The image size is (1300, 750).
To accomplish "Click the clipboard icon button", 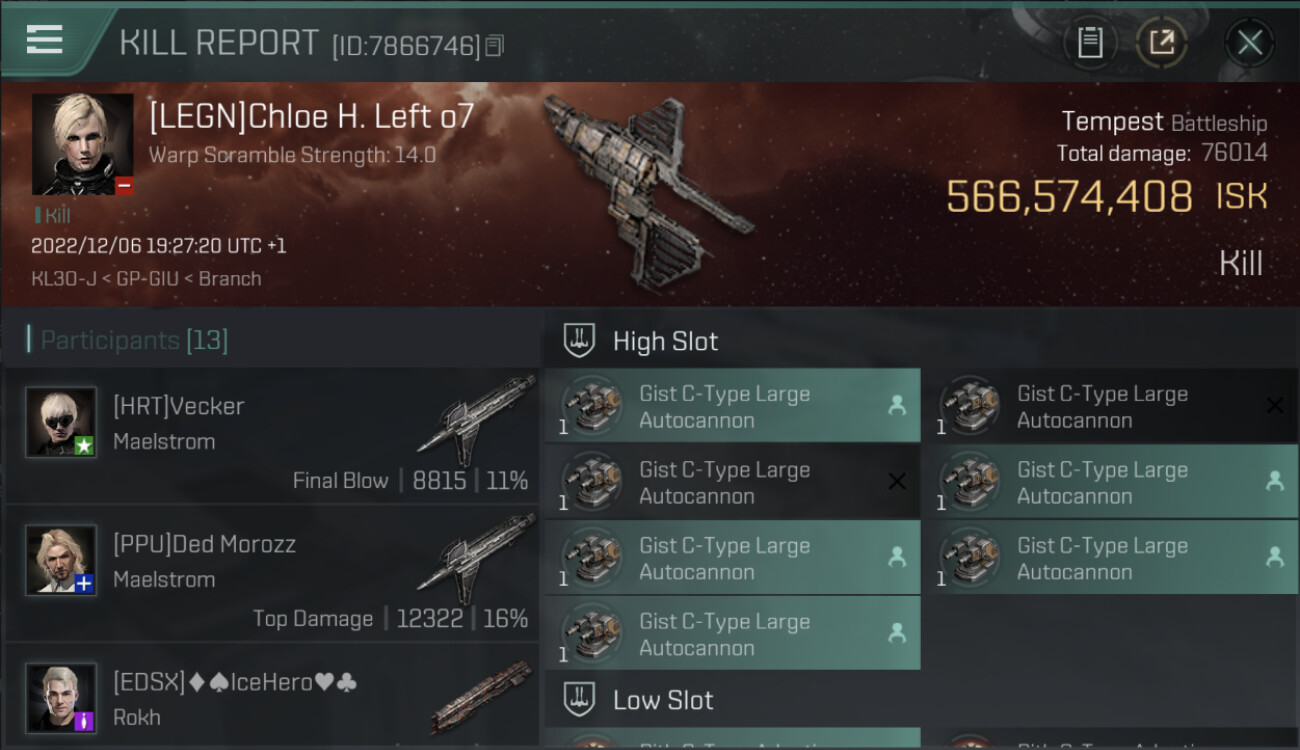I will (1089, 42).
